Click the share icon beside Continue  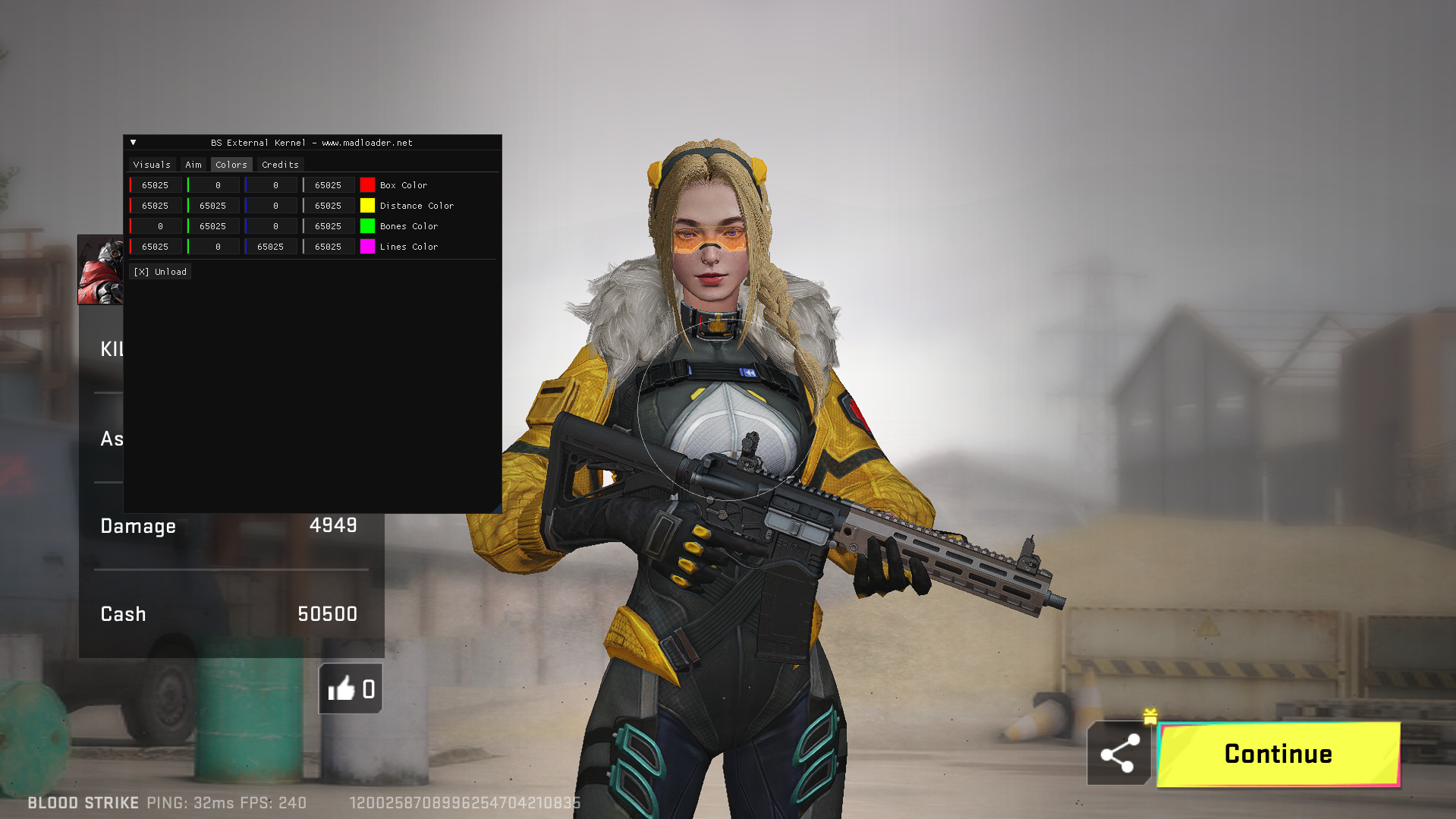click(1118, 754)
